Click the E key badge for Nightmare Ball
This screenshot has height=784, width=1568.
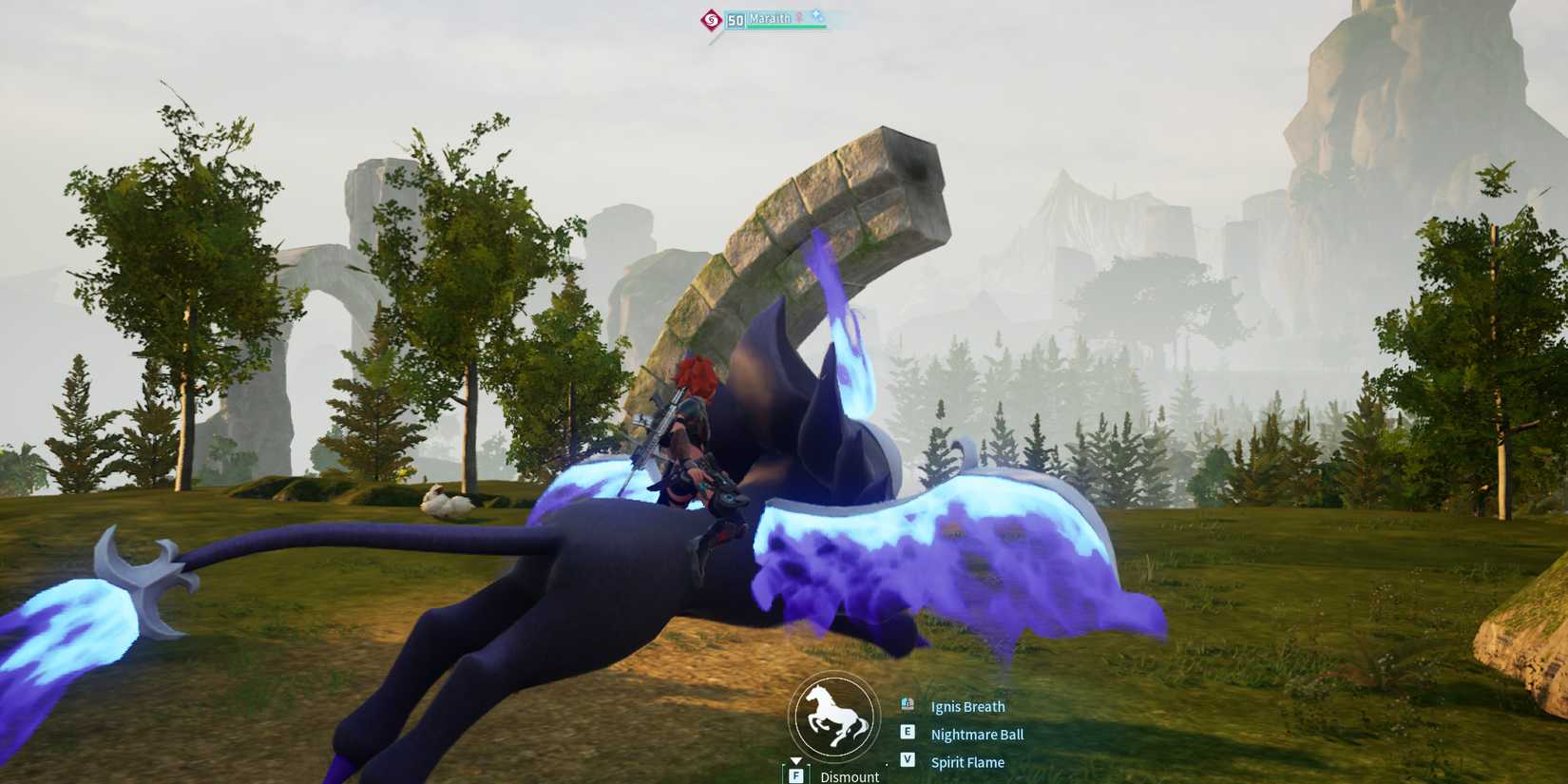click(x=908, y=732)
